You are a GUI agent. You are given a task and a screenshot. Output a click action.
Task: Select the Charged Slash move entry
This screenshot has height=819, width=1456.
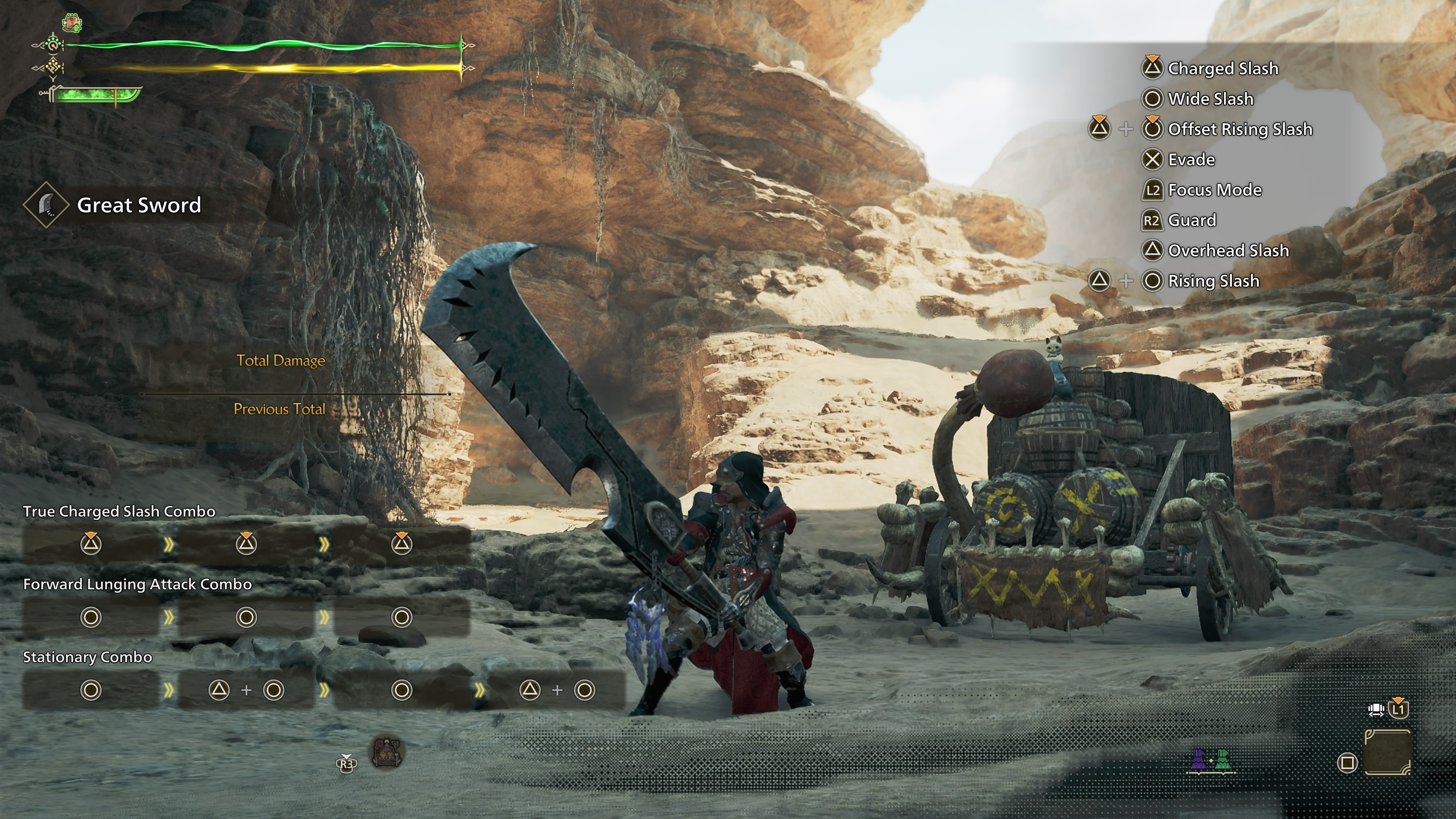[1222, 68]
